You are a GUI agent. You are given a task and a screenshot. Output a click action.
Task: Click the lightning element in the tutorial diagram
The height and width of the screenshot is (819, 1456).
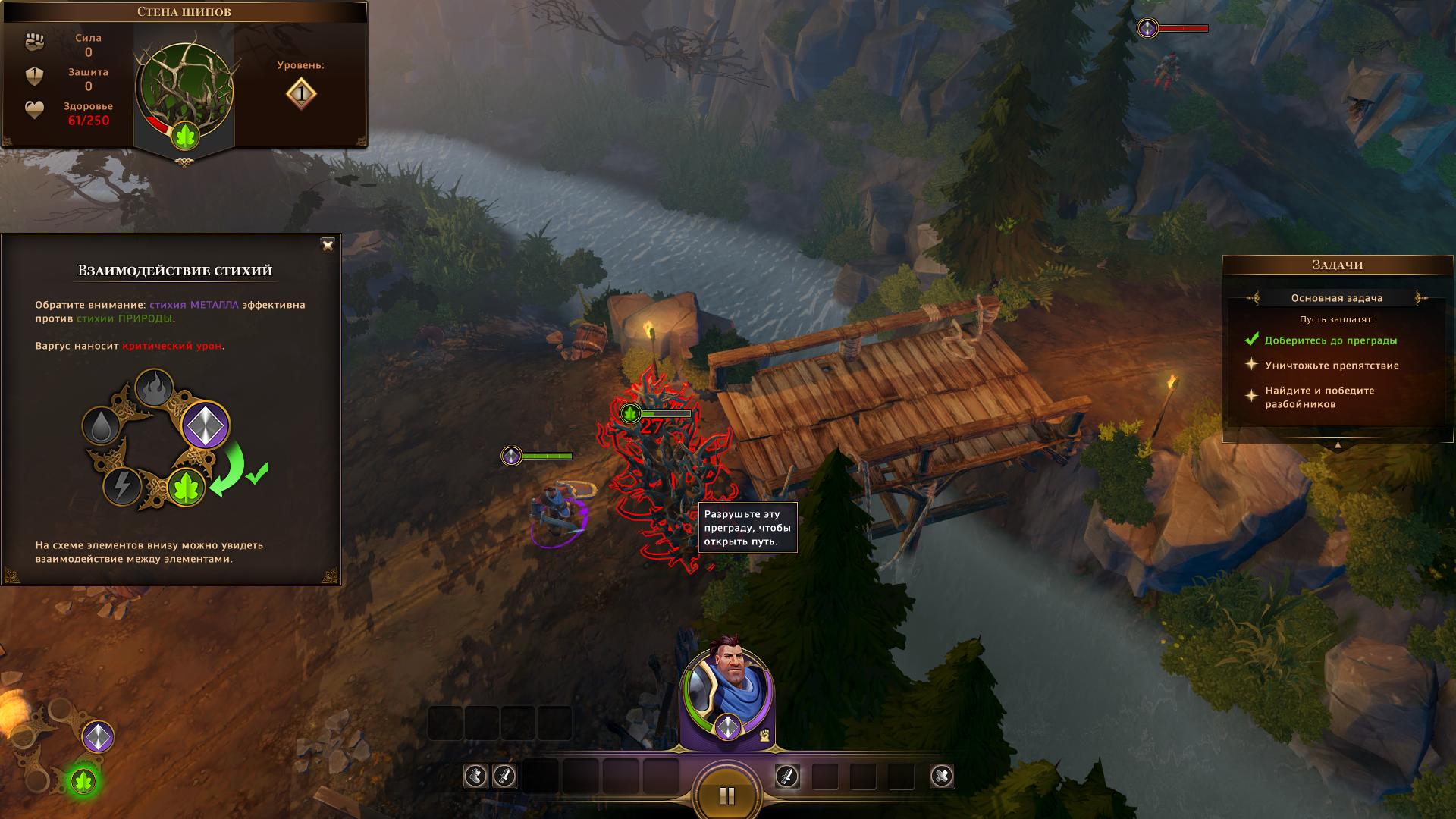click(x=121, y=485)
